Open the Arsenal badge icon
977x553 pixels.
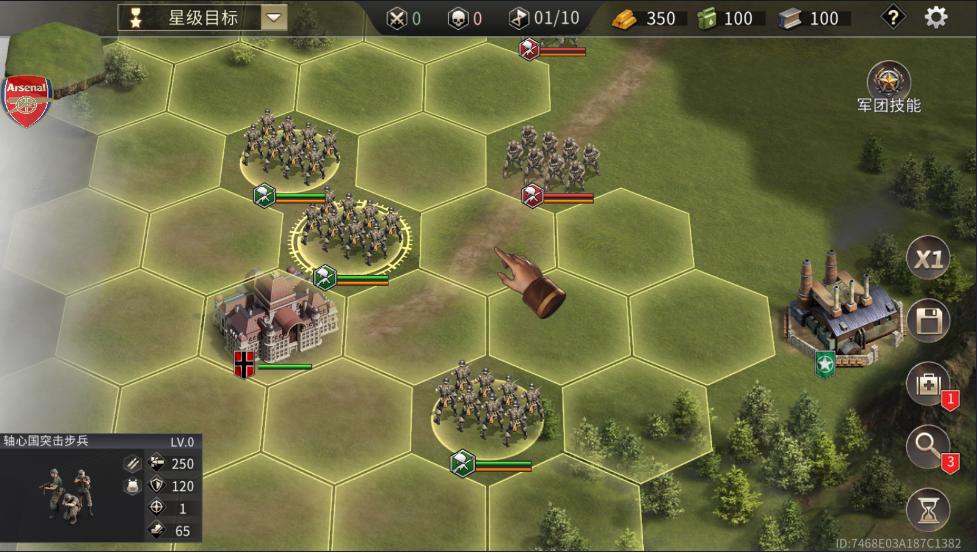tap(27, 101)
